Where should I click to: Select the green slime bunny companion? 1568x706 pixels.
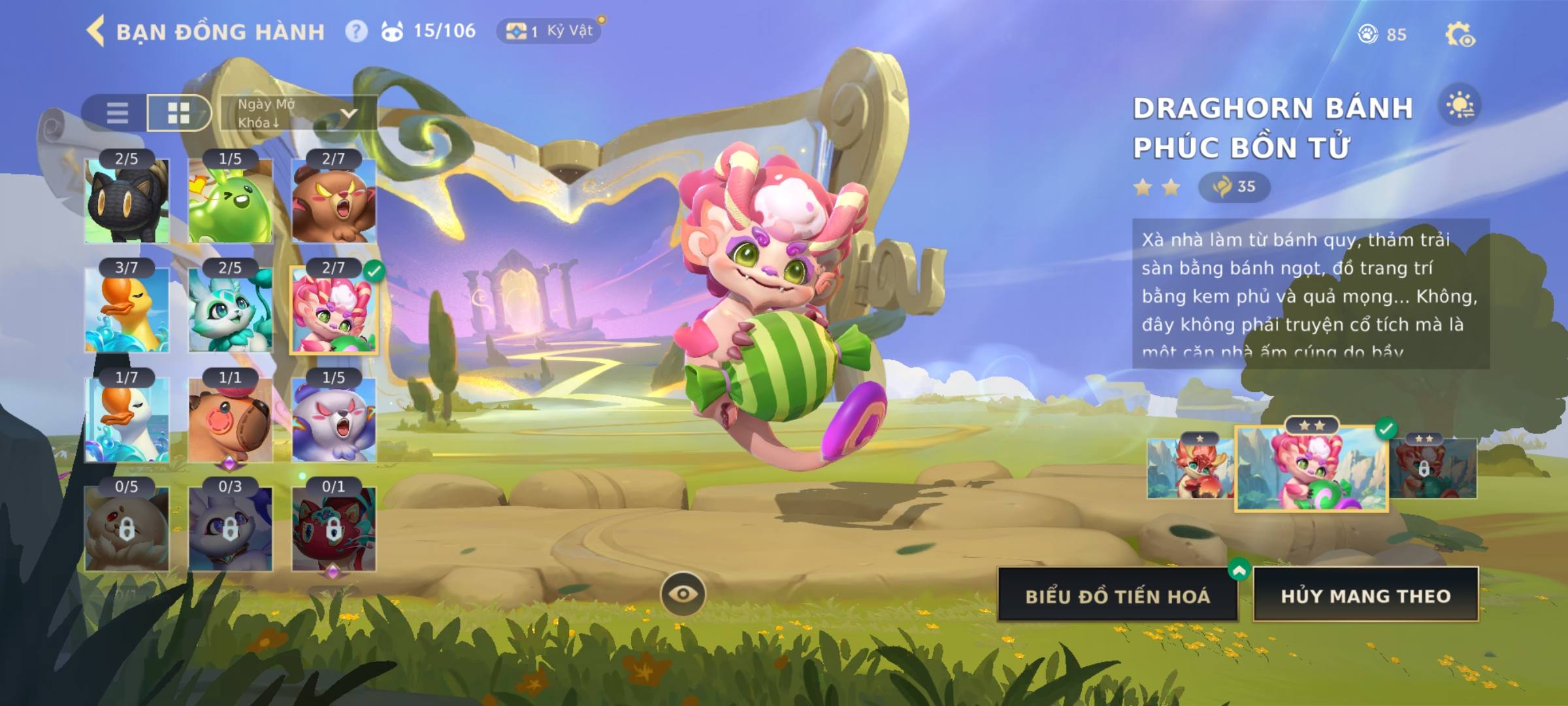point(230,201)
